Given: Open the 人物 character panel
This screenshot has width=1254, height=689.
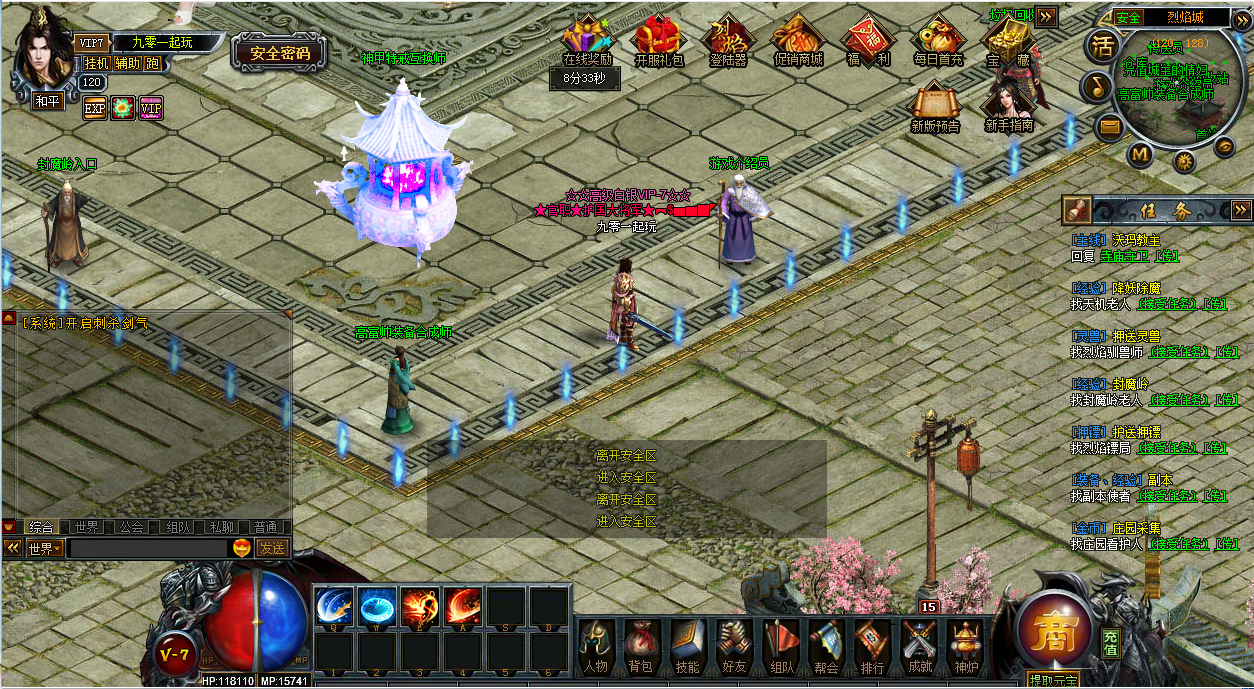Looking at the screenshot, I should [596, 646].
